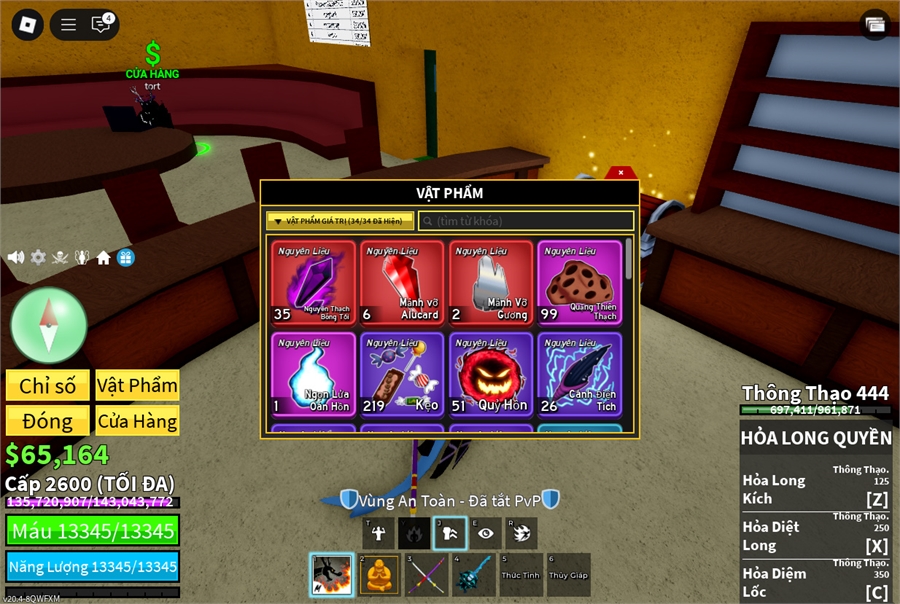Open the settings gear icon
Image resolution: width=900 pixels, height=604 pixels.
pyautogui.click(x=38, y=257)
